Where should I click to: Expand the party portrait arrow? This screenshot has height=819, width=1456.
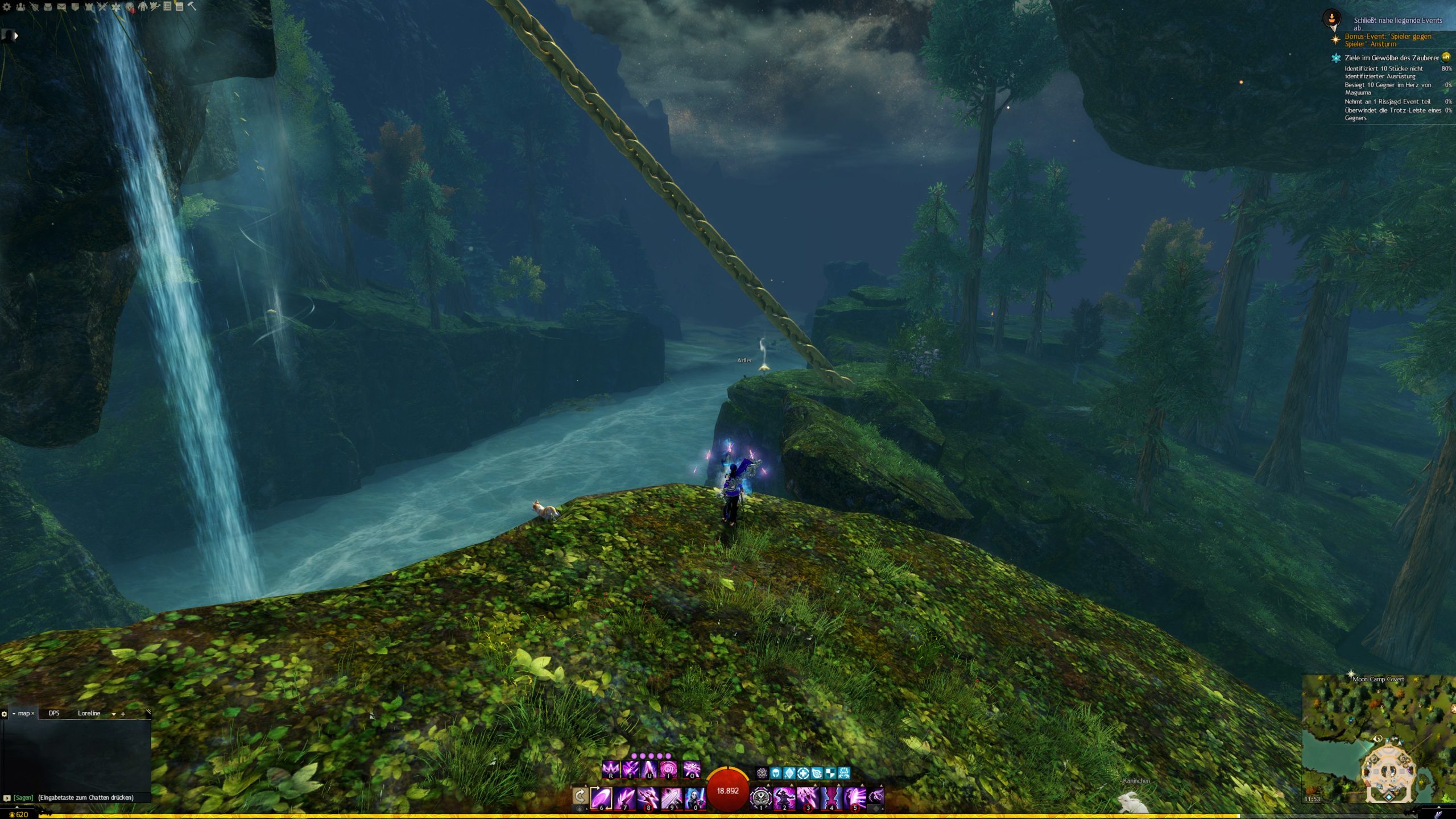point(16,36)
